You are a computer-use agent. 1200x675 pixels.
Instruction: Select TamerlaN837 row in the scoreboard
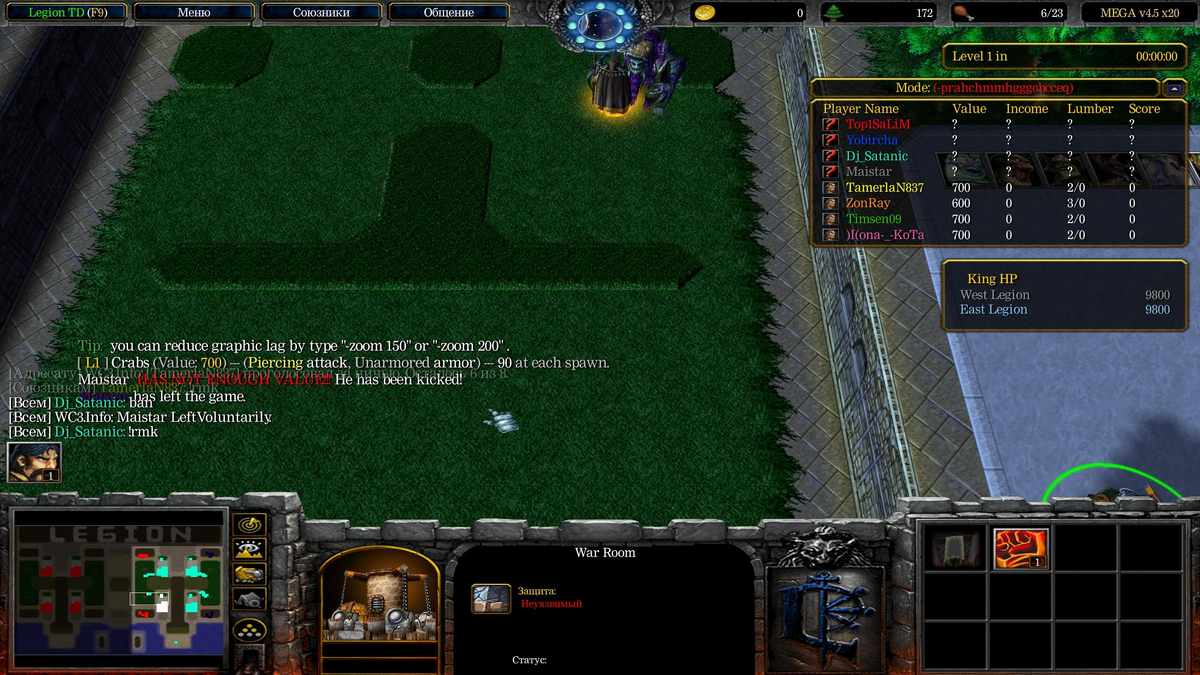tap(884, 187)
